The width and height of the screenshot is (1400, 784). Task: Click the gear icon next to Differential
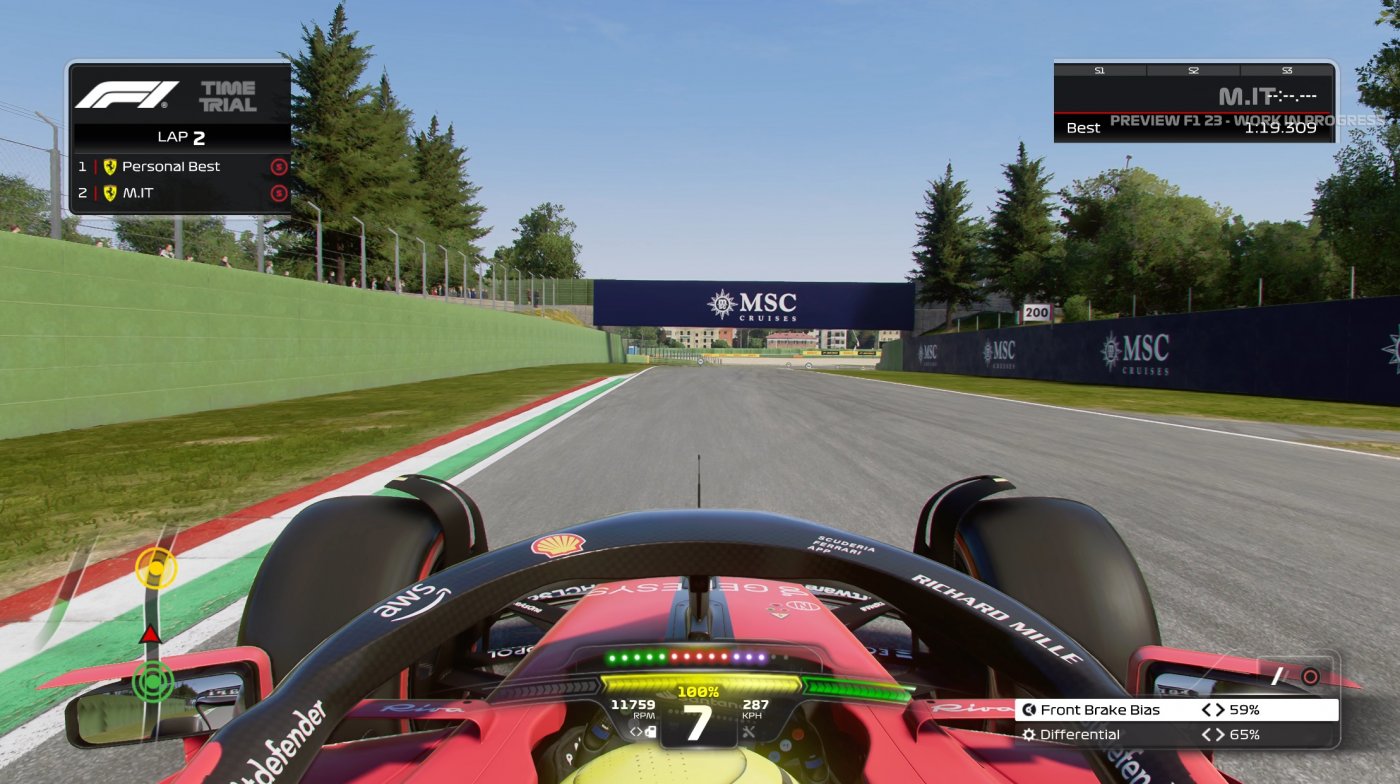point(1029,733)
